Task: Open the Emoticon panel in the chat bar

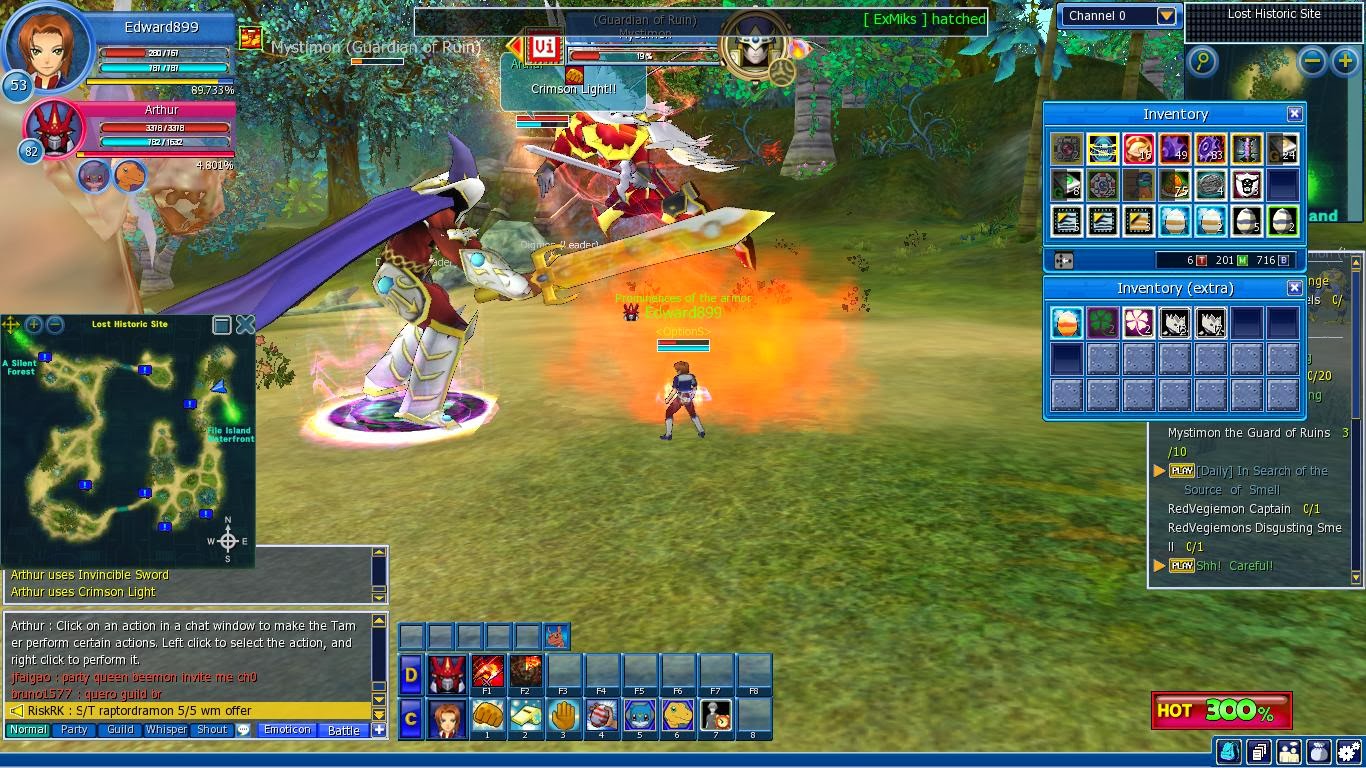Action: point(287,730)
